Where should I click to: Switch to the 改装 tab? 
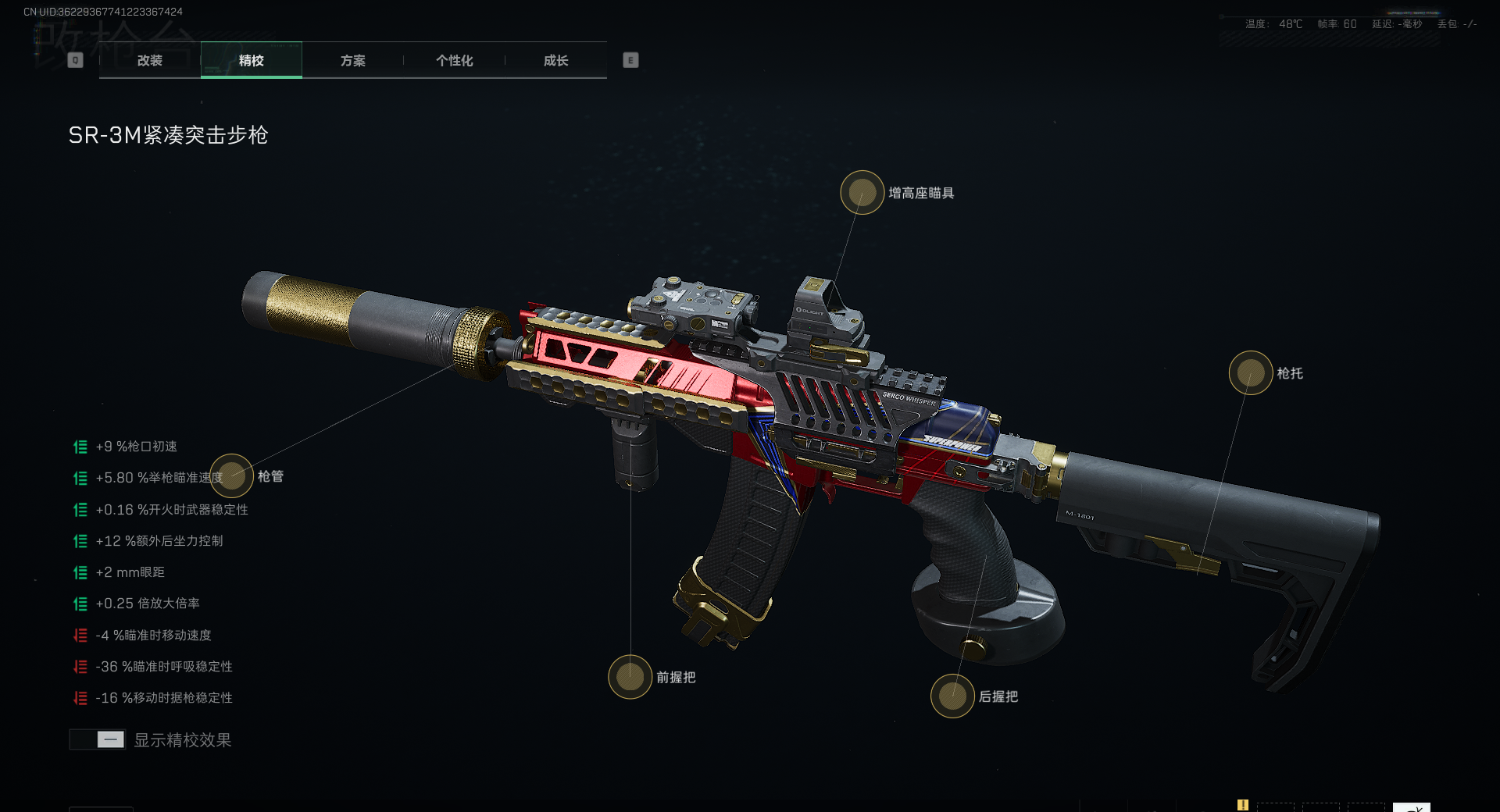149,60
